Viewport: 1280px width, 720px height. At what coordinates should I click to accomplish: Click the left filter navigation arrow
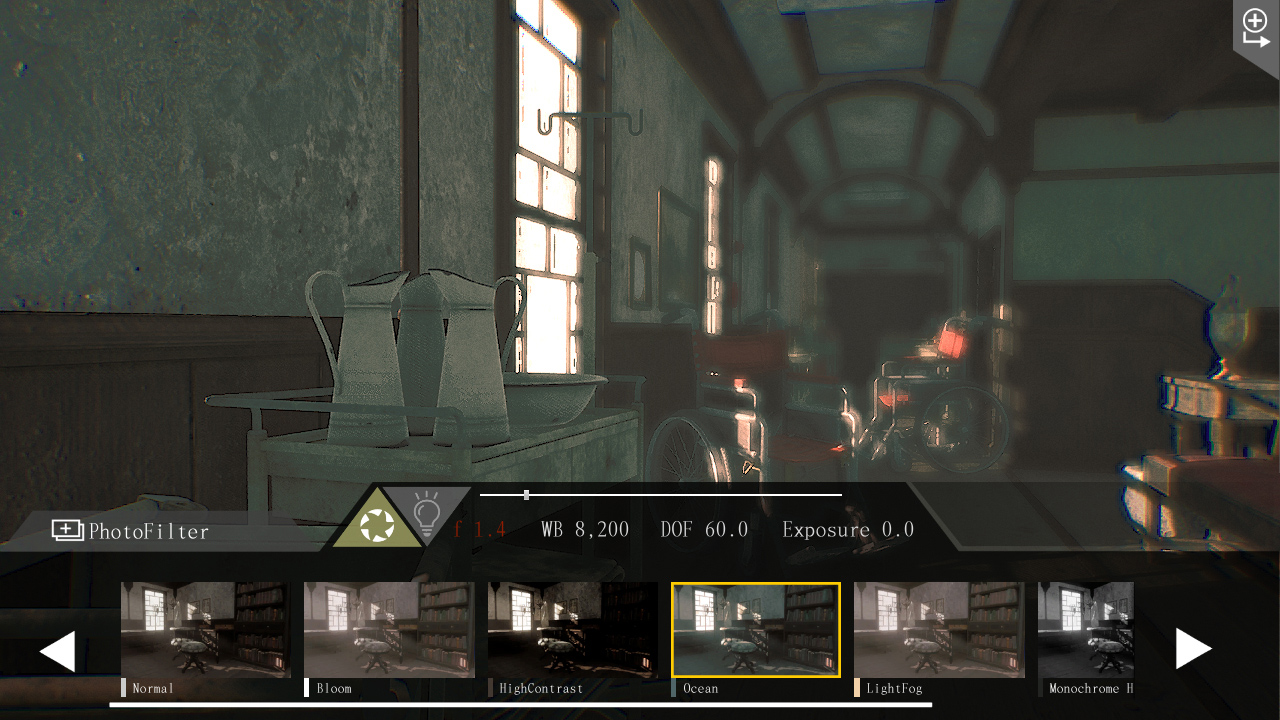pos(57,649)
